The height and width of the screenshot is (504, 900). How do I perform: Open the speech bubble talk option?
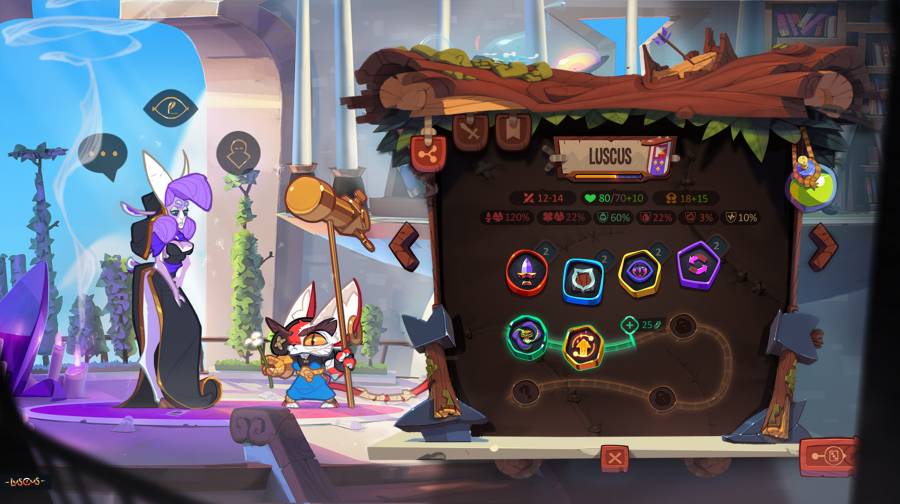[102, 155]
